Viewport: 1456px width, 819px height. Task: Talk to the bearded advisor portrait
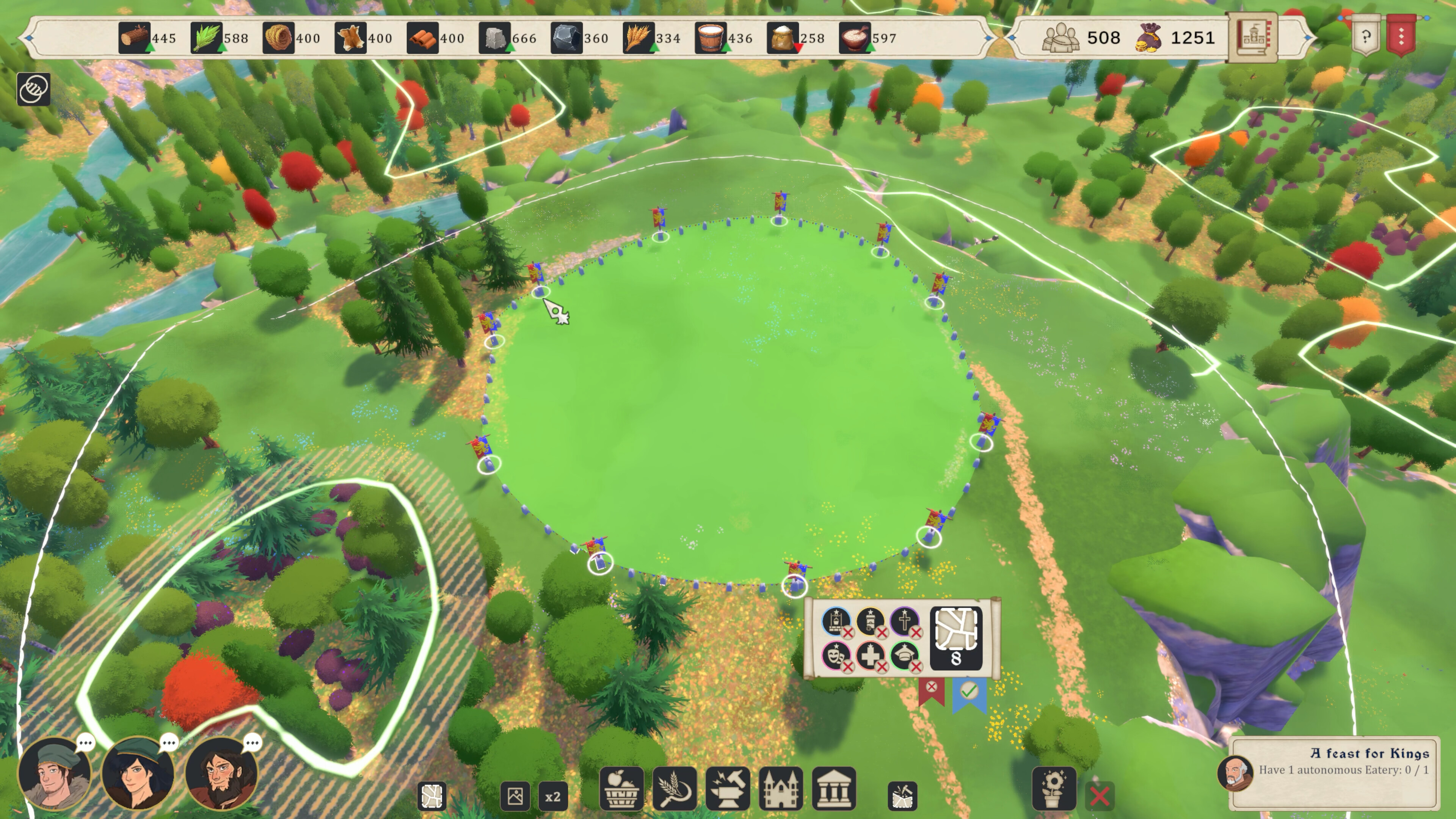coord(221,773)
